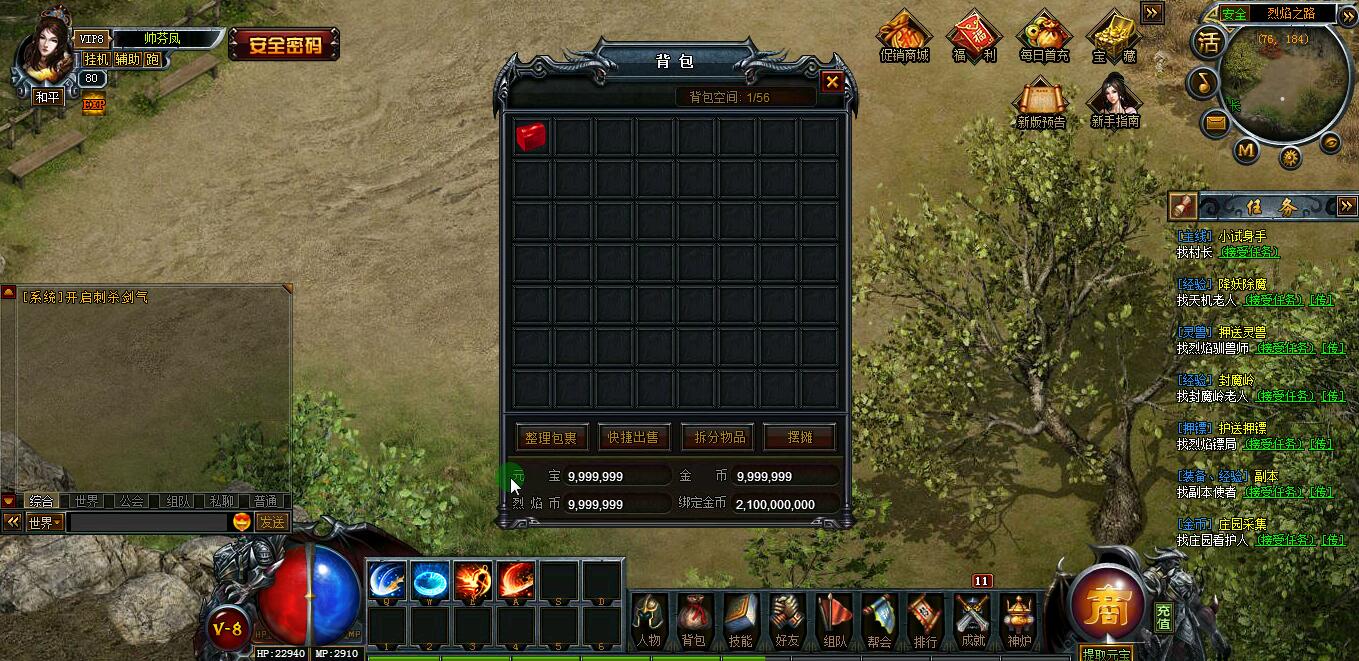Open the 成就 achievements icon
This screenshot has height=661, width=1359.
pos(972,621)
